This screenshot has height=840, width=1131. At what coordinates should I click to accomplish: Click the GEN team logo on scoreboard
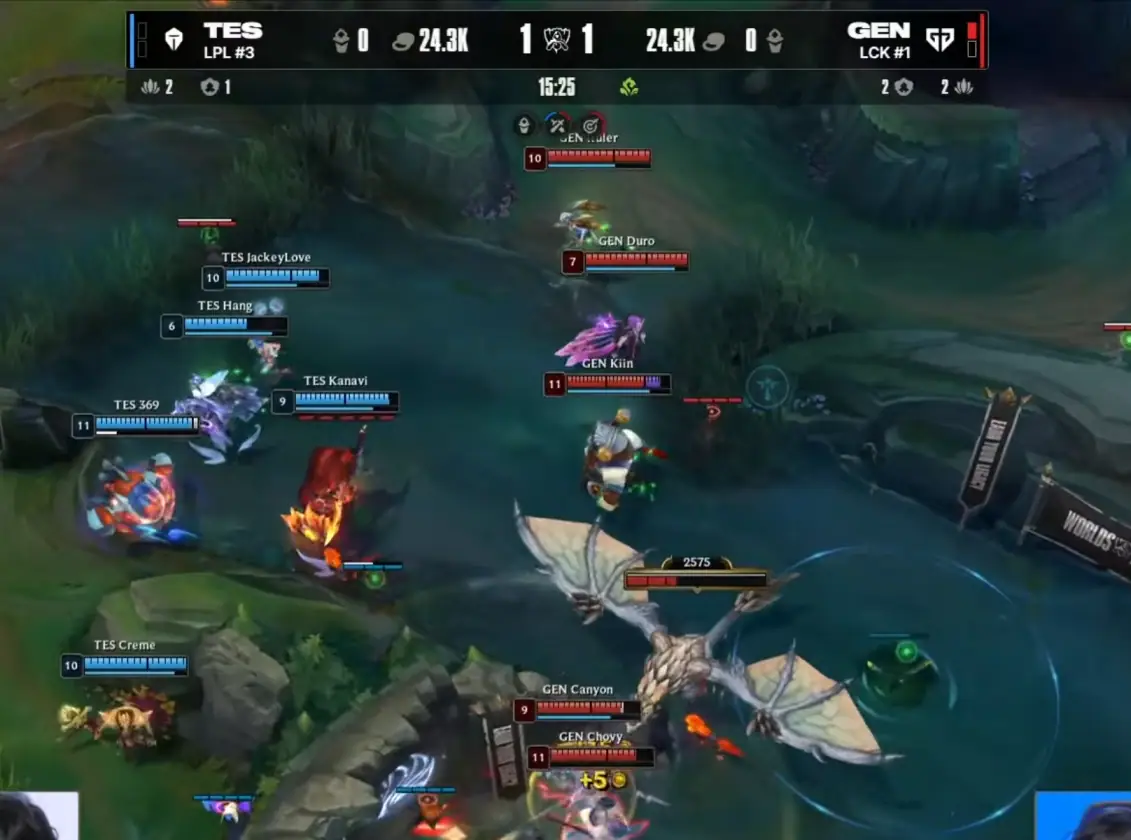940,40
